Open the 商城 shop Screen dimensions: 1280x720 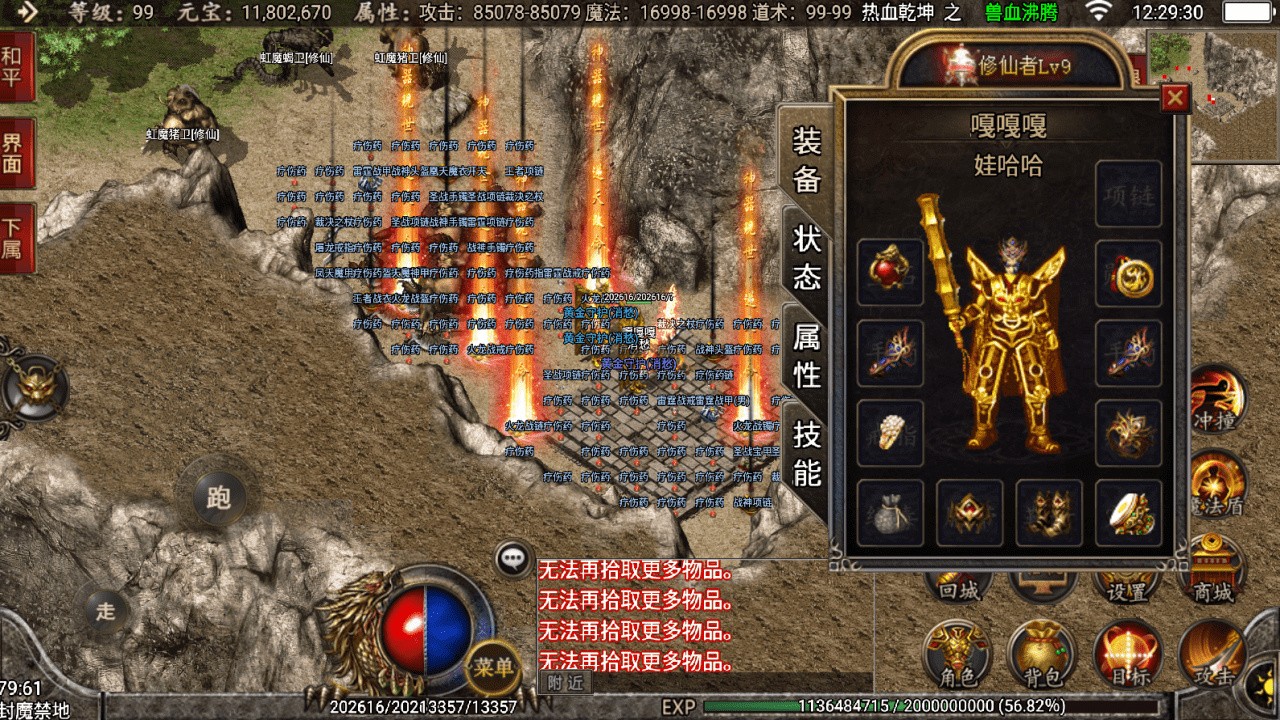pyautogui.click(x=1212, y=570)
